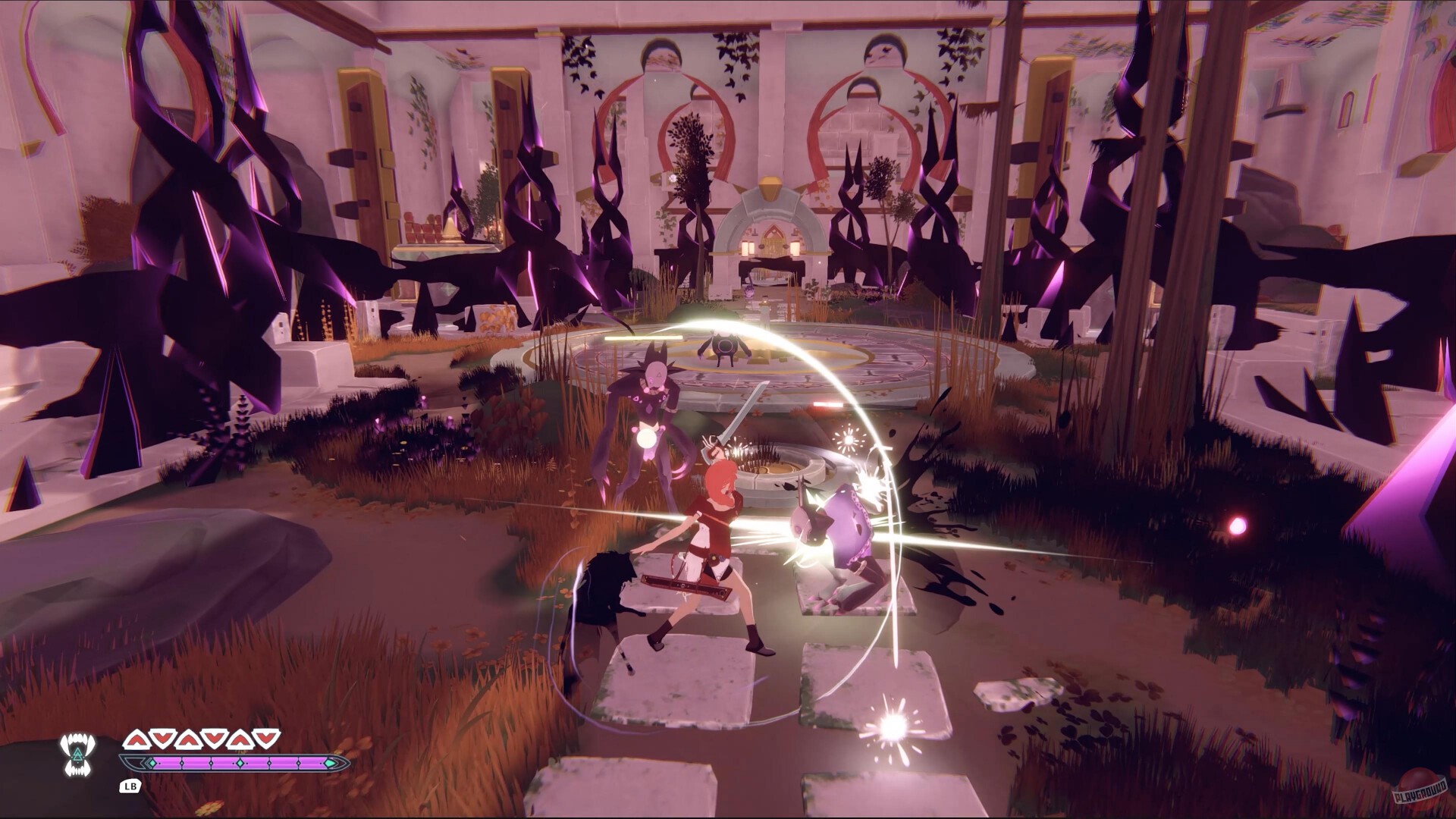Image resolution: width=1456 pixels, height=819 pixels.
Task: Click the teal triangle inside the mask emblem
Action: click(x=77, y=755)
